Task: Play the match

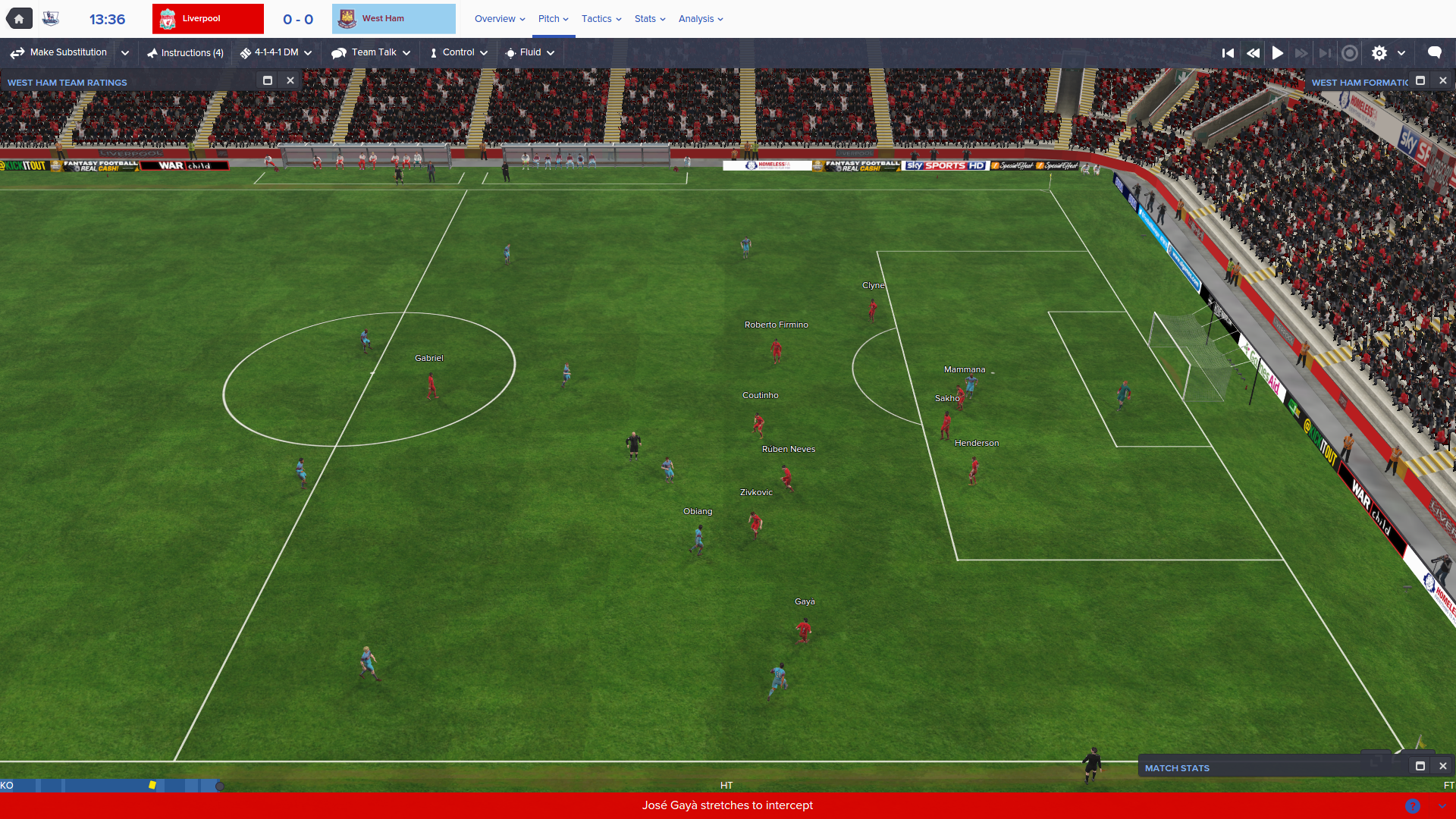Action: (x=1278, y=53)
